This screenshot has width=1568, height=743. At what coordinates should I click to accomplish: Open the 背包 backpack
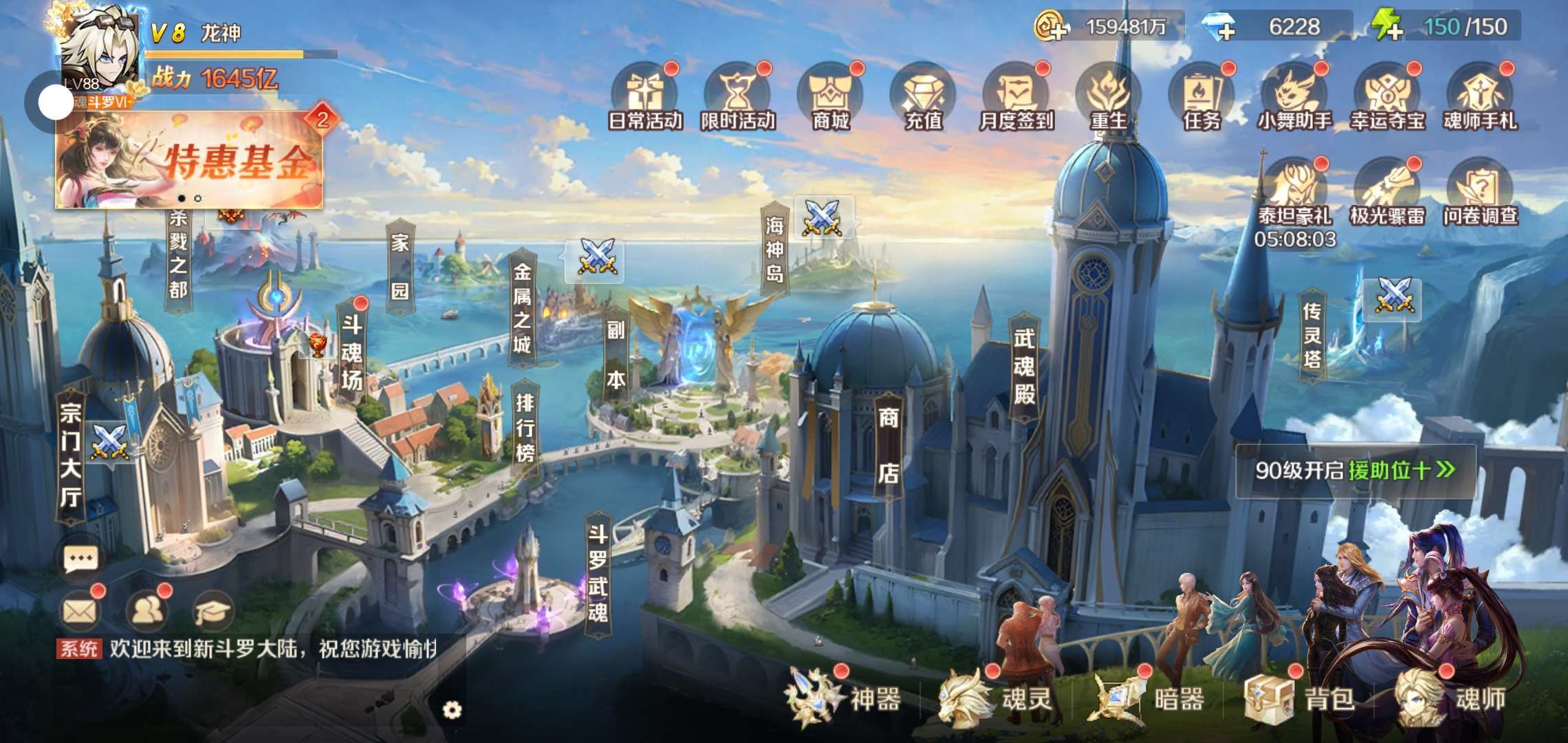pyautogui.click(x=1300, y=698)
